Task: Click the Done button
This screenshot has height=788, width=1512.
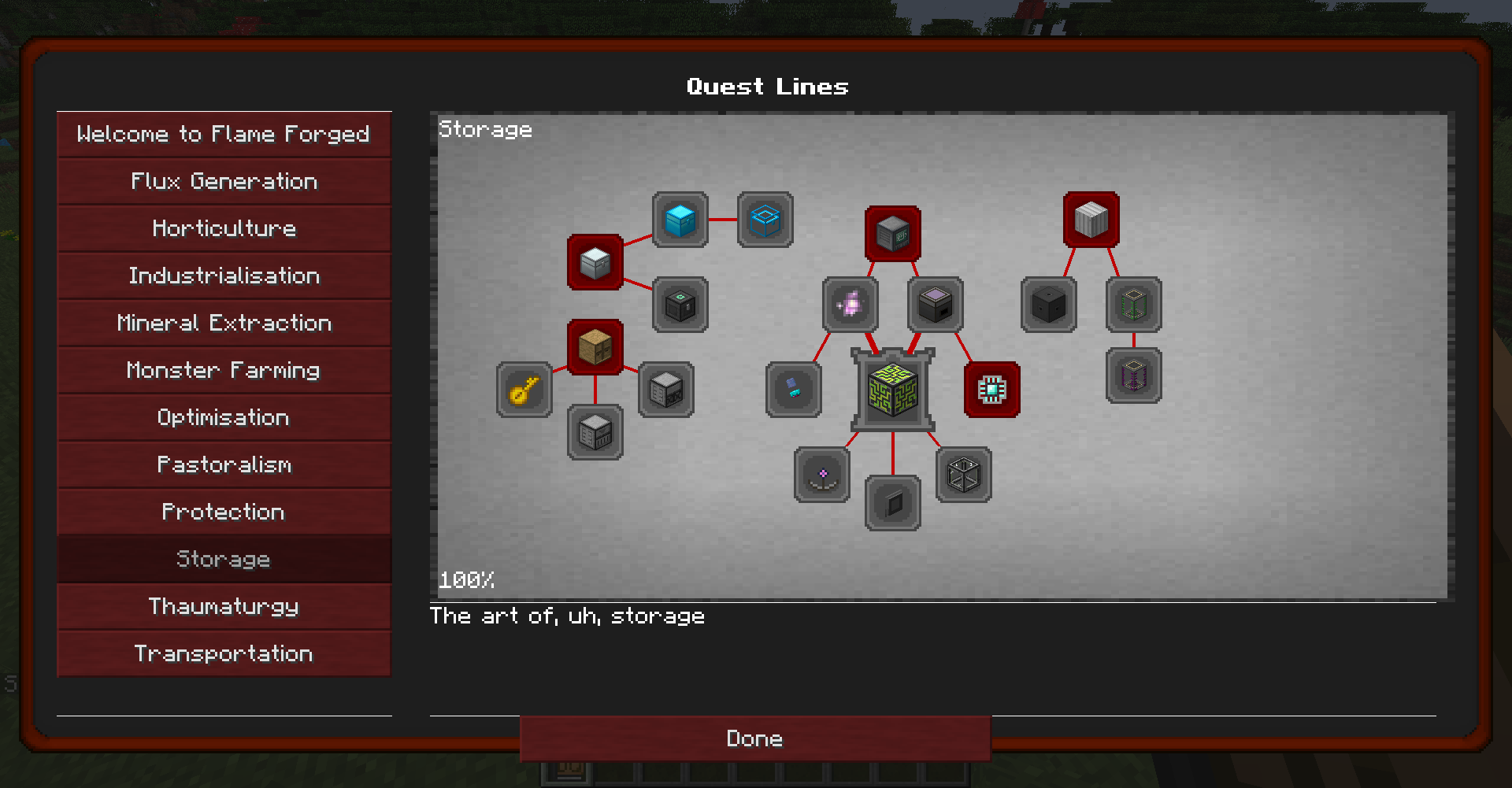Action: [754, 738]
